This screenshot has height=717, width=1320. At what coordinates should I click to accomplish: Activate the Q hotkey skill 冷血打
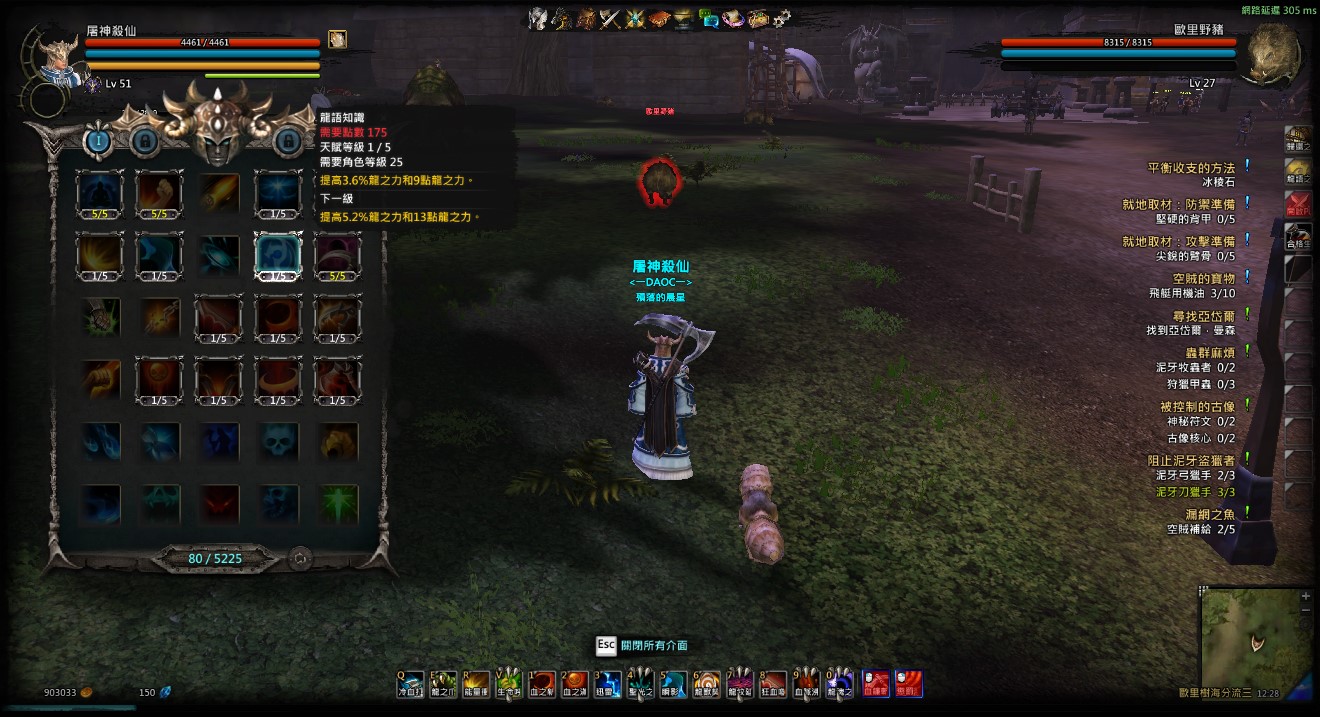click(410, 684)
